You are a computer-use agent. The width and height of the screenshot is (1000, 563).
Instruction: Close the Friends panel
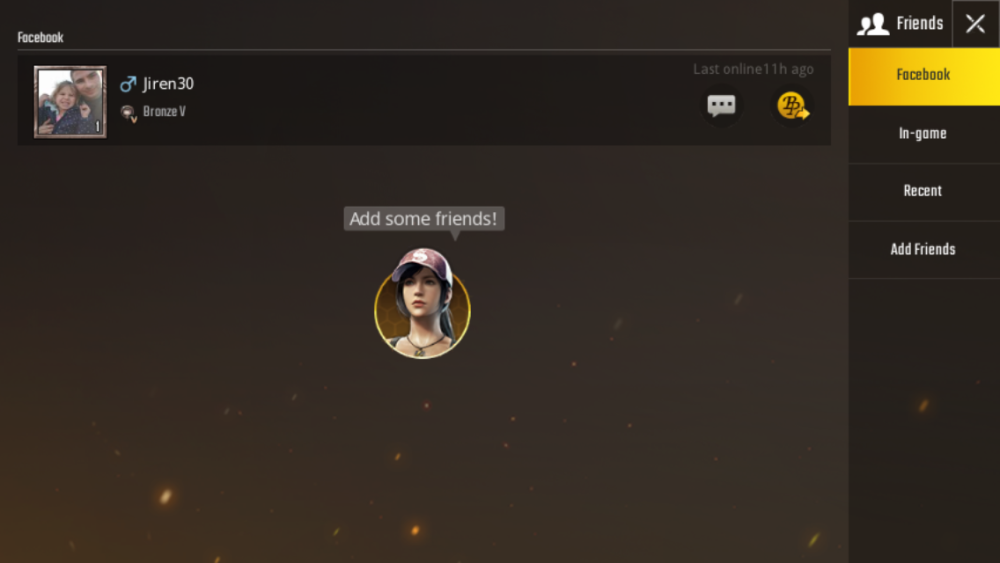click(975, 24)
